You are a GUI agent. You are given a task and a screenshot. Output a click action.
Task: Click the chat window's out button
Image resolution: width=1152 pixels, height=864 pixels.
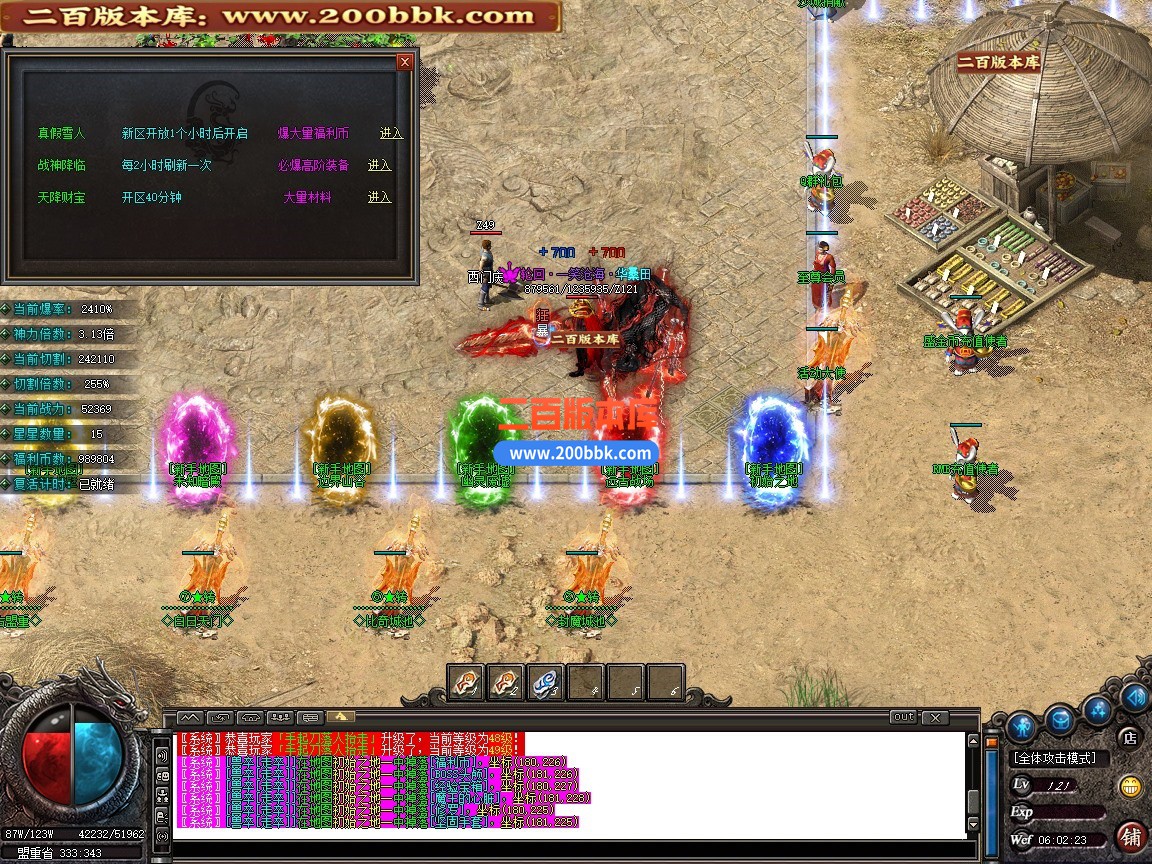point(902,717)
